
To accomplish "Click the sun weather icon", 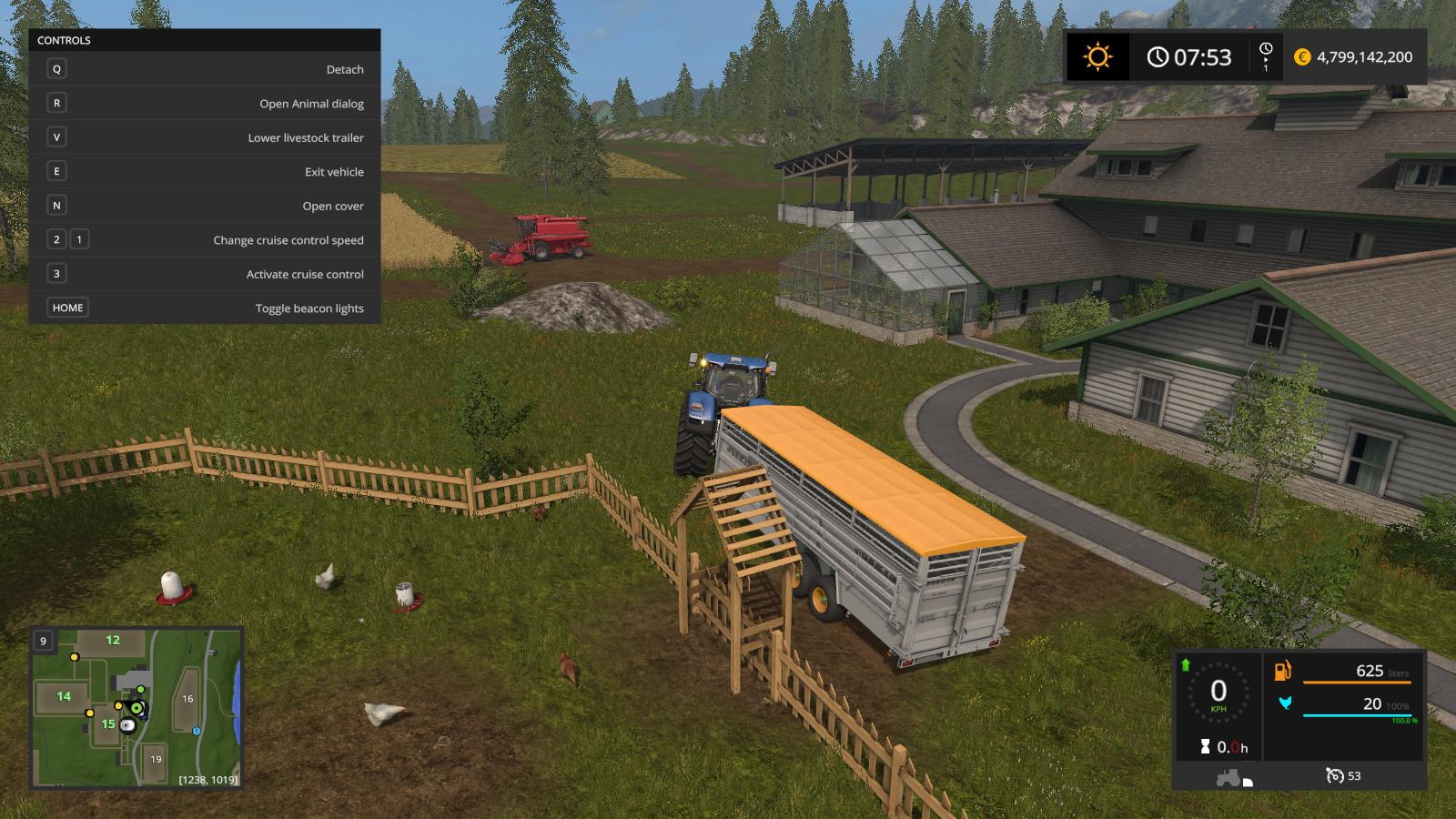I will 1097,57.
